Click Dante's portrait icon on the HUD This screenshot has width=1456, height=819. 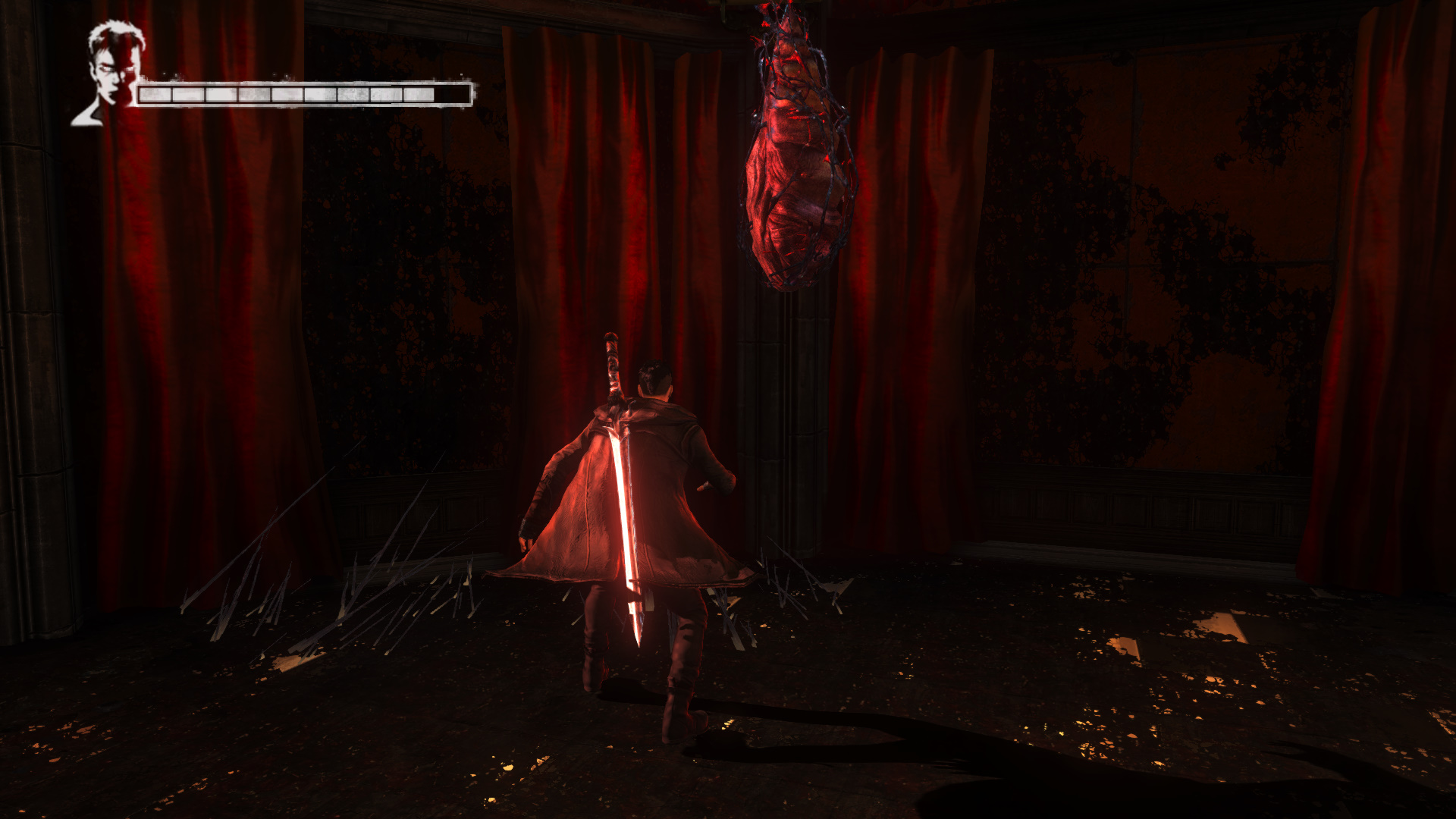112,72
